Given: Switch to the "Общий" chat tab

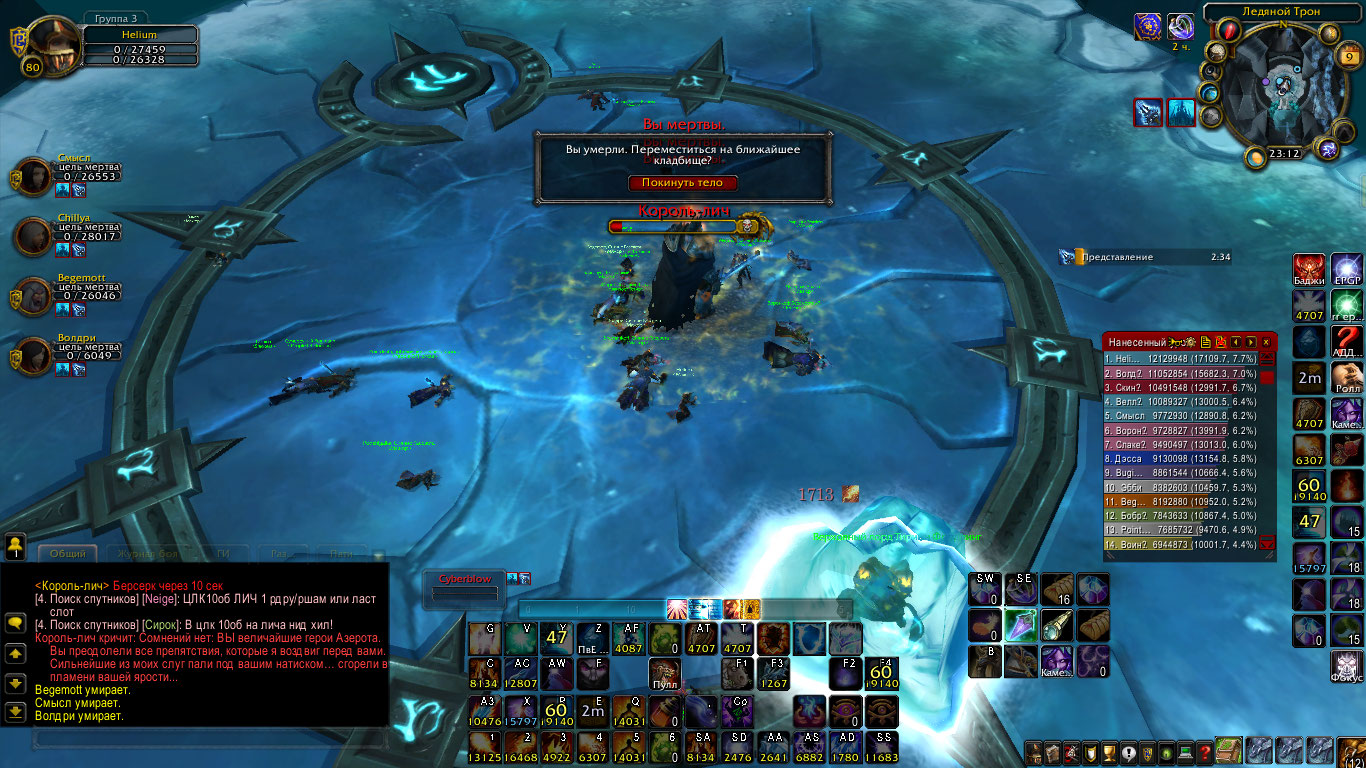Looking at the screenshot, I should tap(69, 553).
